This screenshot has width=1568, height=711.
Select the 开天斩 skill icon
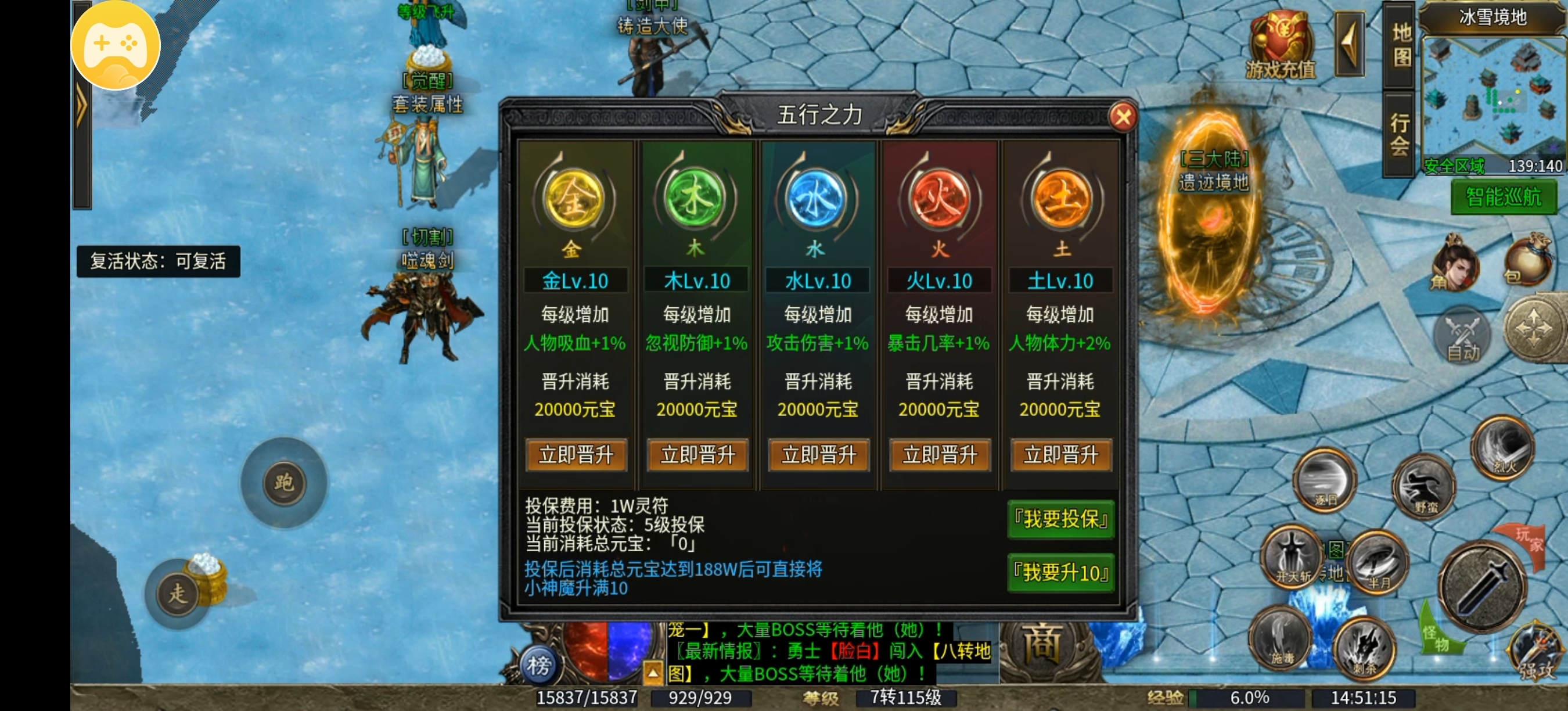(1290, 558)
